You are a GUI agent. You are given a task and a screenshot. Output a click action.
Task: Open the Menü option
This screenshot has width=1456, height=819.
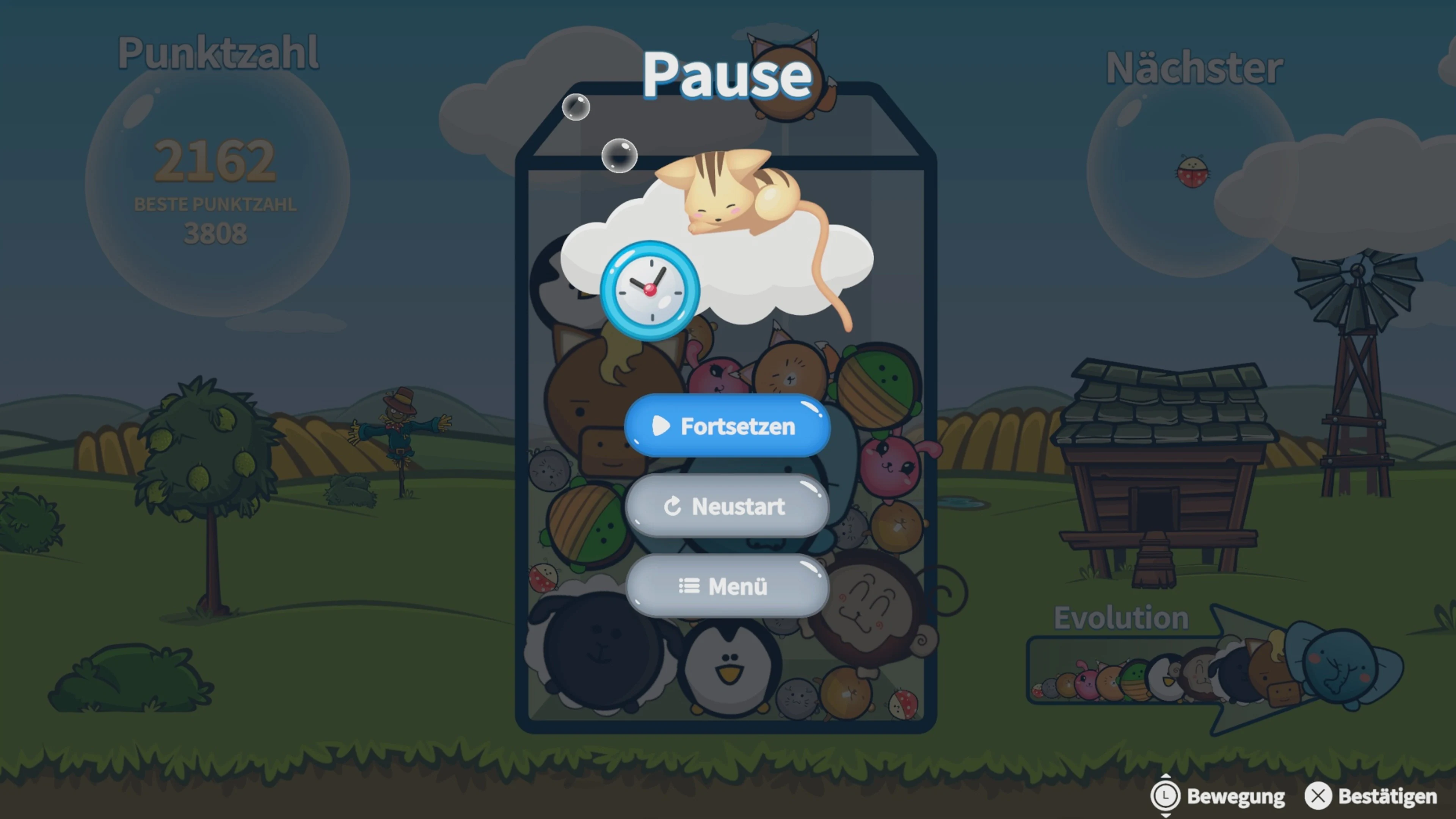[726, 587]
